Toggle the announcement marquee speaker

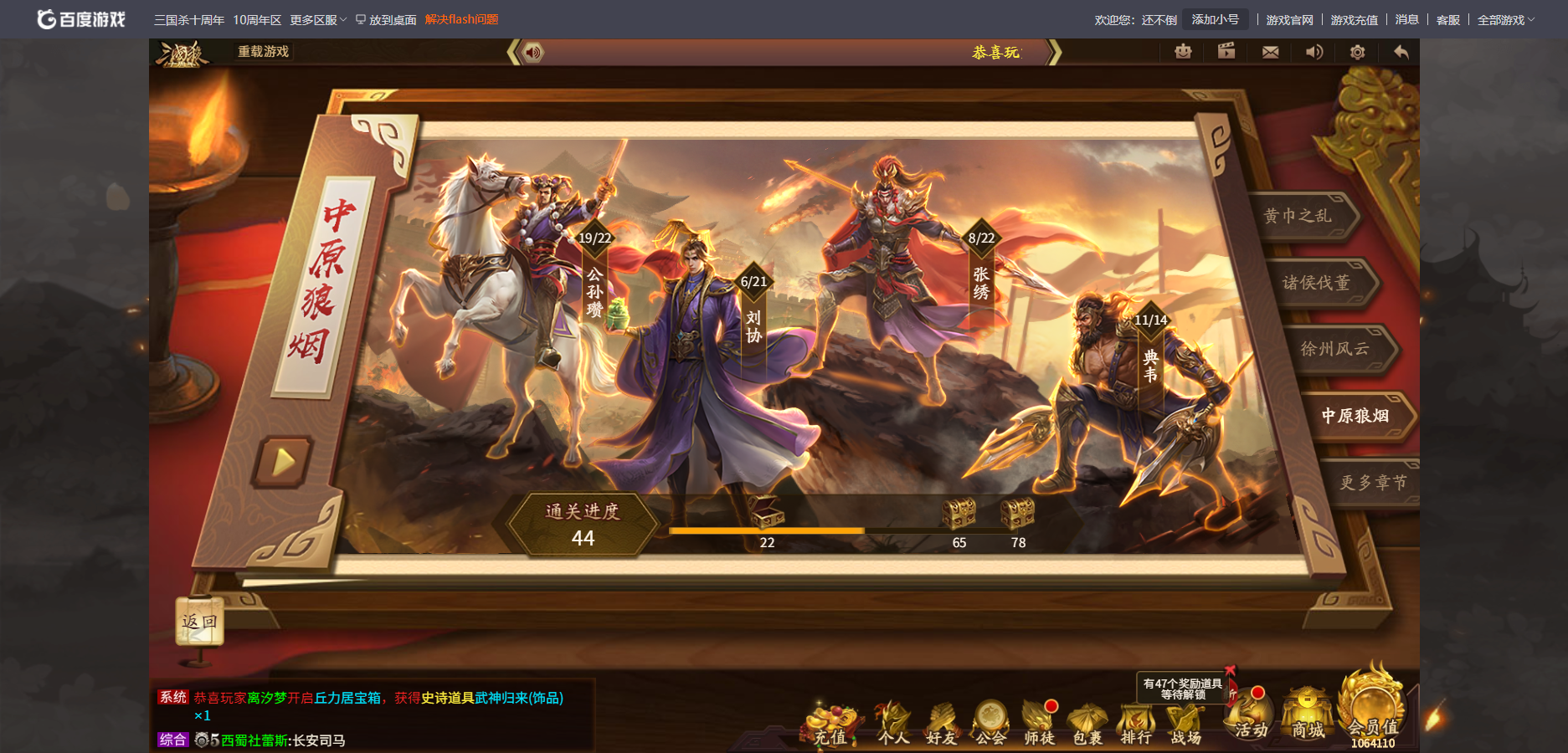(532, 52)
